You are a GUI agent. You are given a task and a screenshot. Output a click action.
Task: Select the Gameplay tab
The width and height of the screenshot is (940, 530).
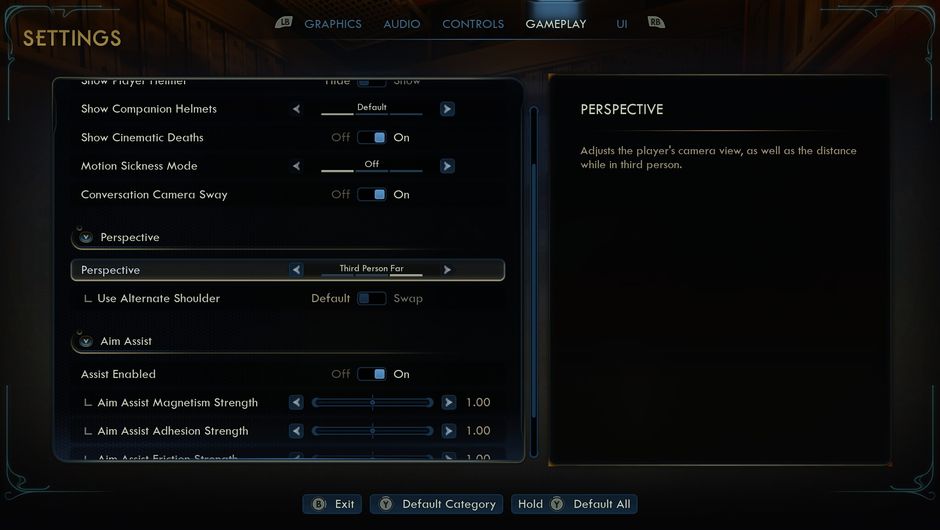click(556, 24)
